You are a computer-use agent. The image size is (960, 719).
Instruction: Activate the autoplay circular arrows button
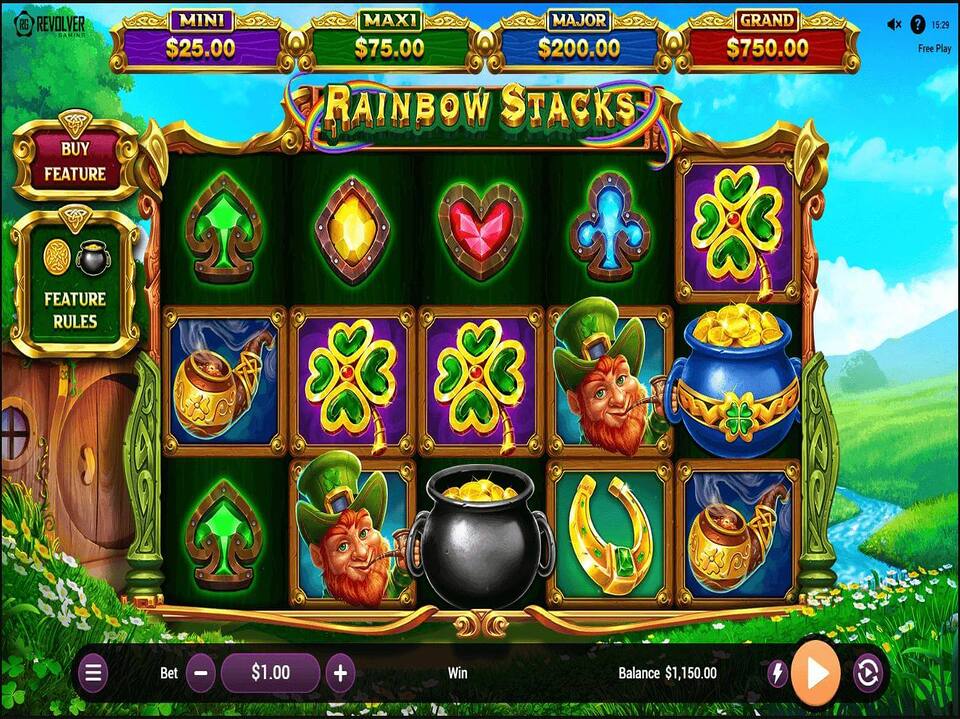tap(867, 673)
